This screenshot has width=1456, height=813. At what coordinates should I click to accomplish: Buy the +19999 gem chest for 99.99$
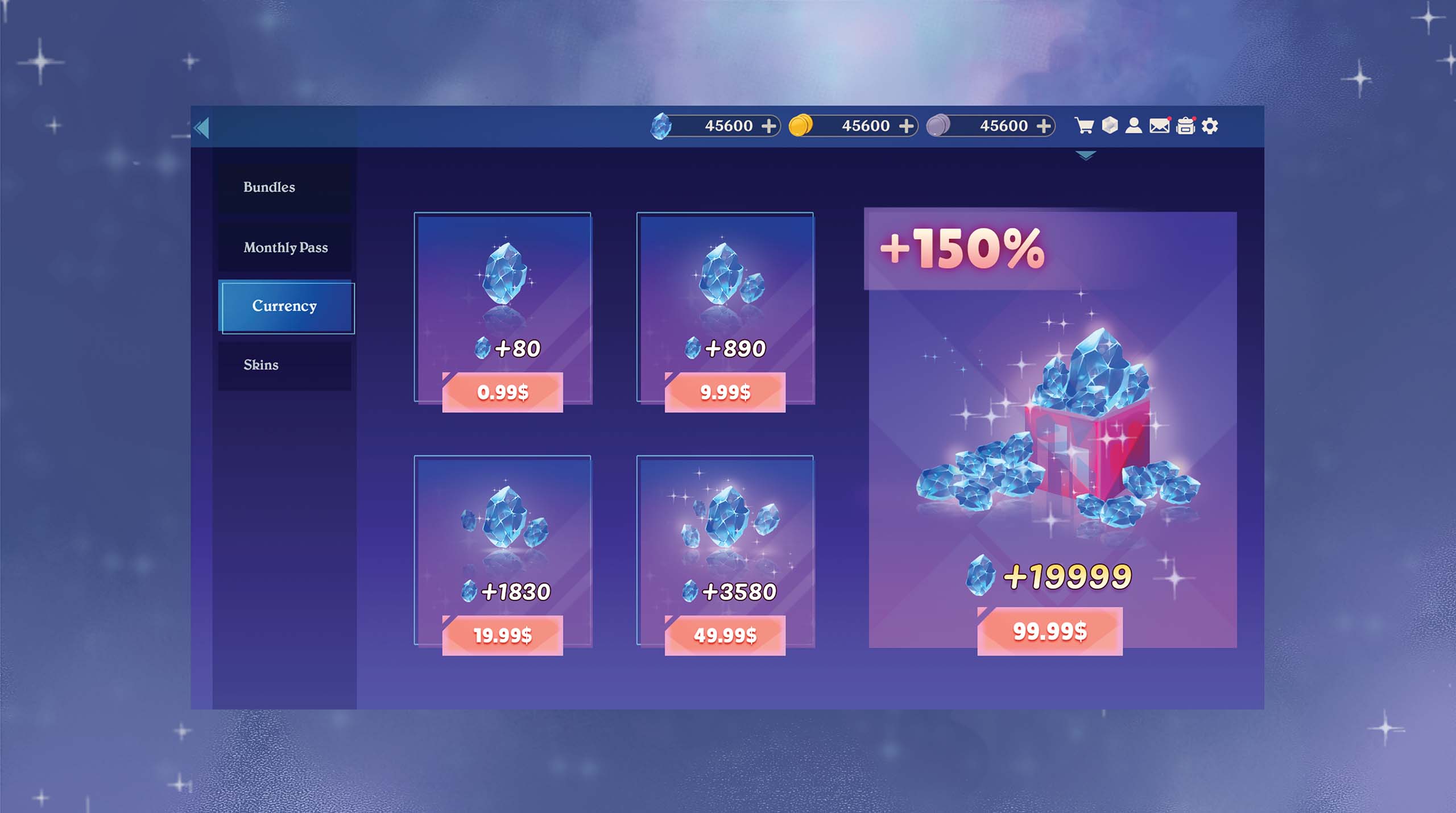pos(1049,631)
